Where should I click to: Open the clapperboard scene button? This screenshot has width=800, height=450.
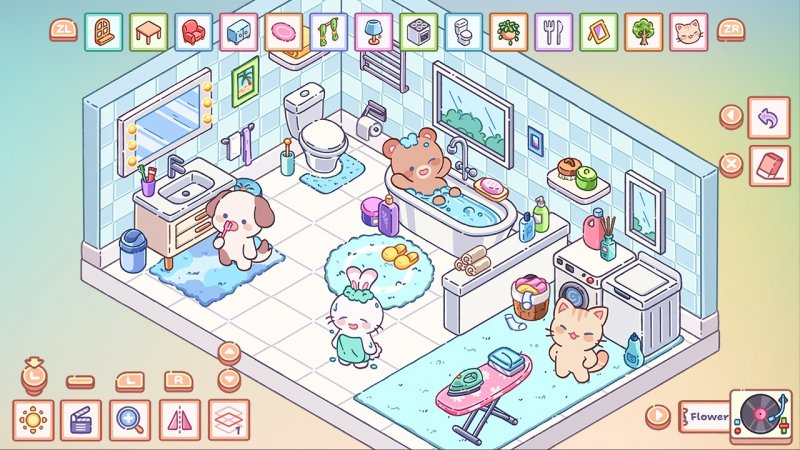tap(81, 419)
